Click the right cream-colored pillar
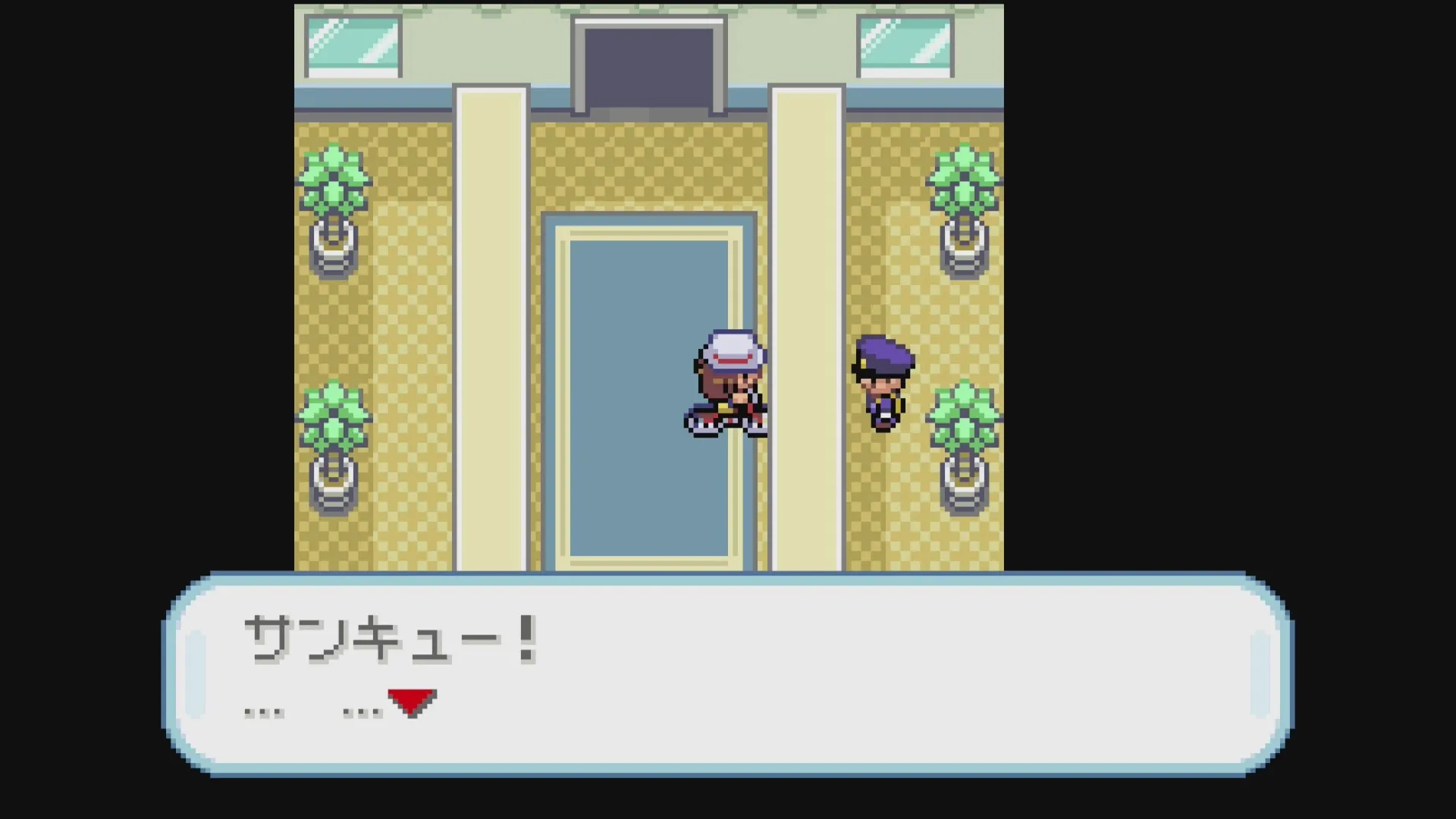The width and height of the screenshot is (1456, 819). (806, 303)
